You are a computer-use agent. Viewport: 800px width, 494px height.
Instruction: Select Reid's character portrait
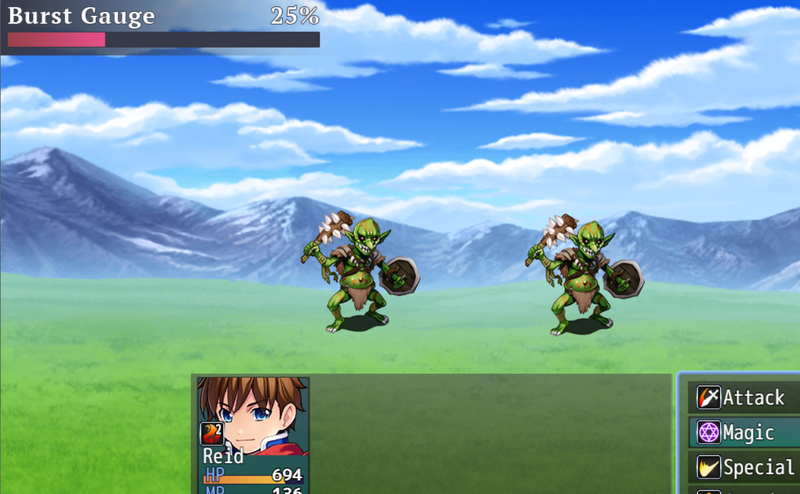pyautogui.click(x=252, y=415)
